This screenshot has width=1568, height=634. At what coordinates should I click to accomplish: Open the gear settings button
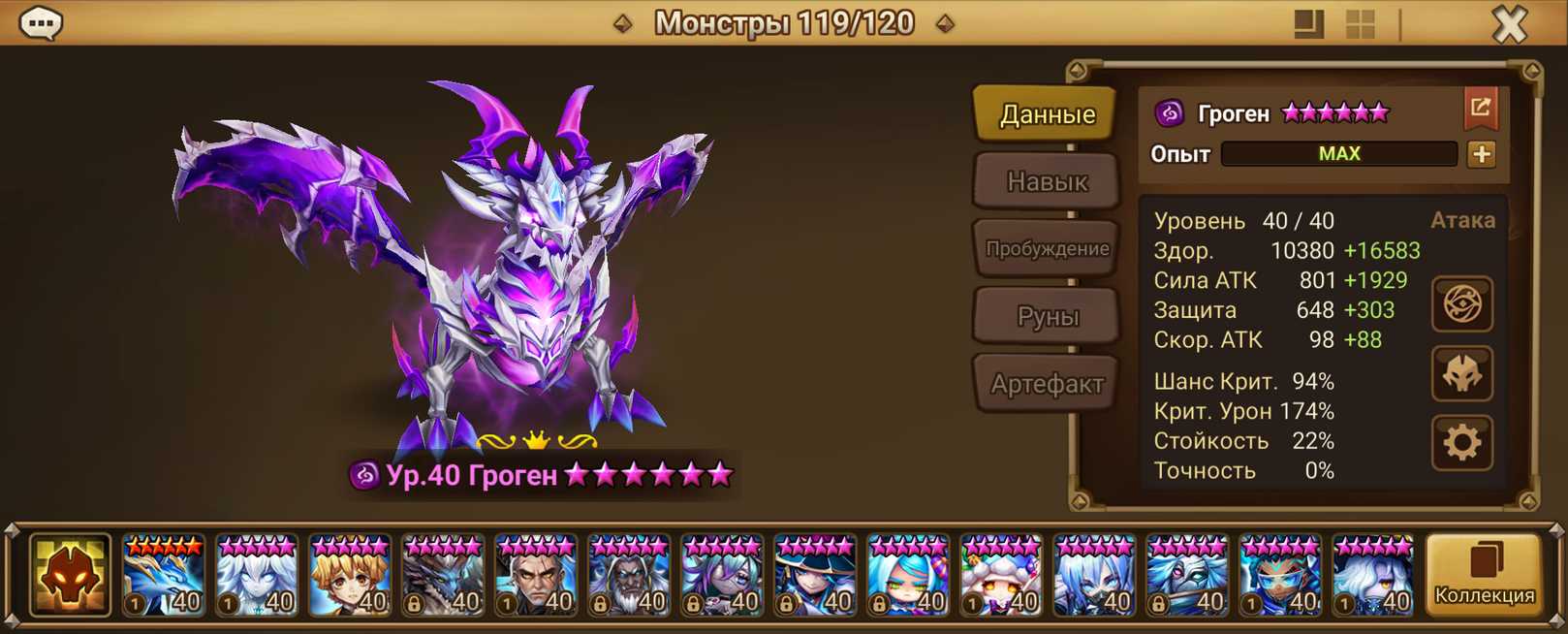pos(1462,443)
